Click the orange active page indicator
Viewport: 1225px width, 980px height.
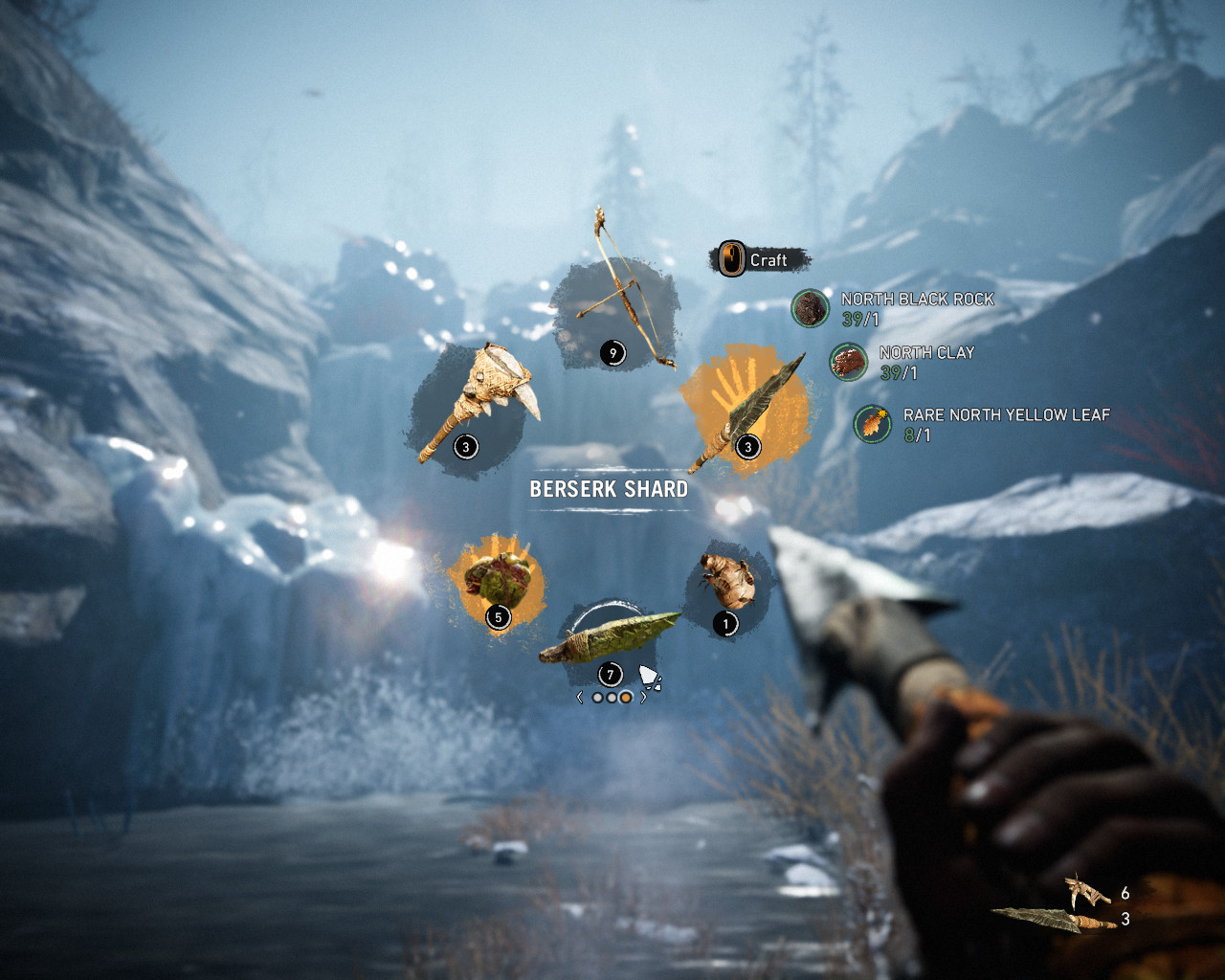[626, 697]
